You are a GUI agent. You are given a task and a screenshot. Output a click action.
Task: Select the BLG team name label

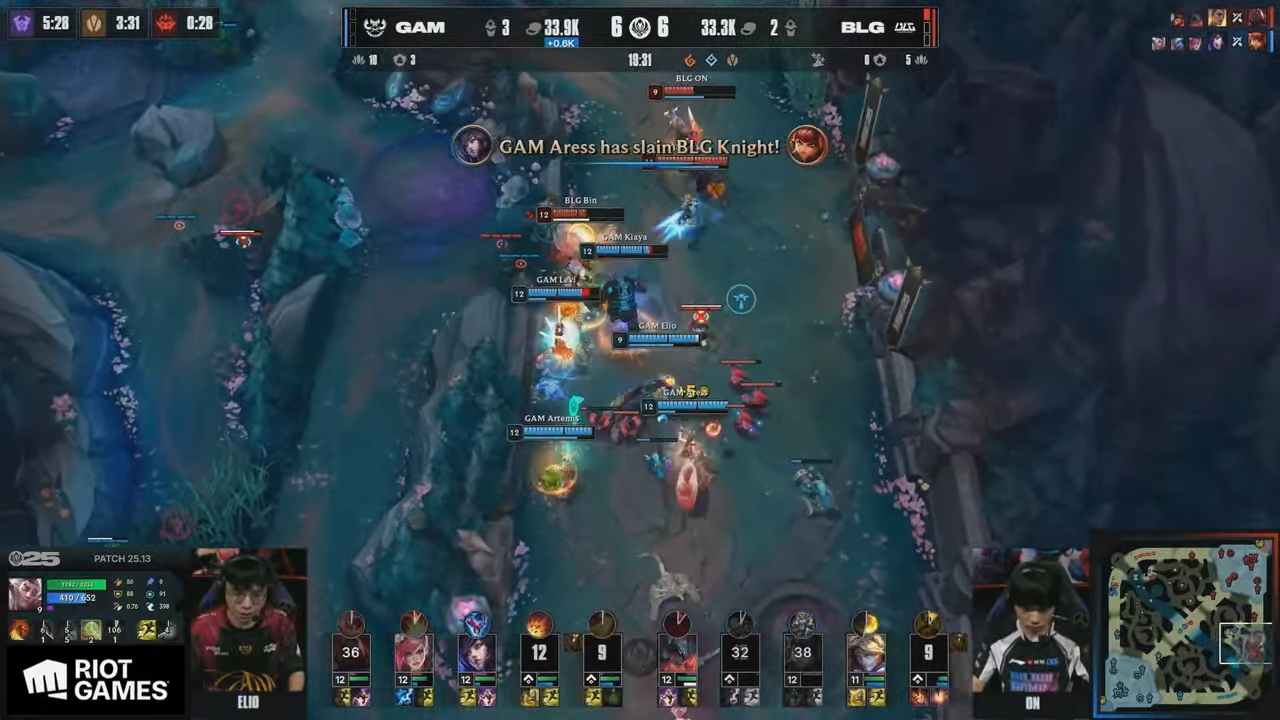tap(862, 27)
